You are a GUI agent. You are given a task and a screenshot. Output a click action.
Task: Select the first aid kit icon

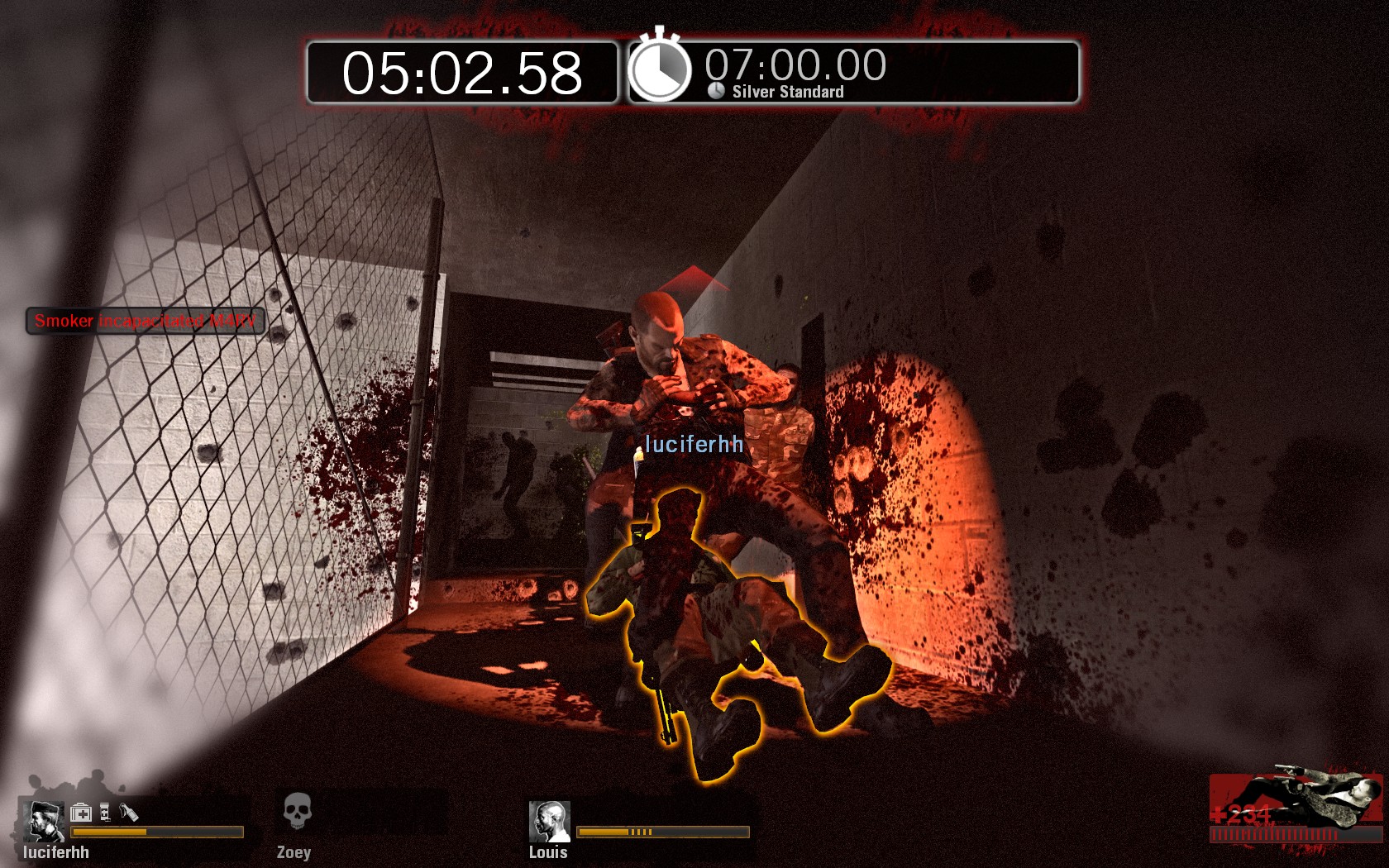(81, 813)
